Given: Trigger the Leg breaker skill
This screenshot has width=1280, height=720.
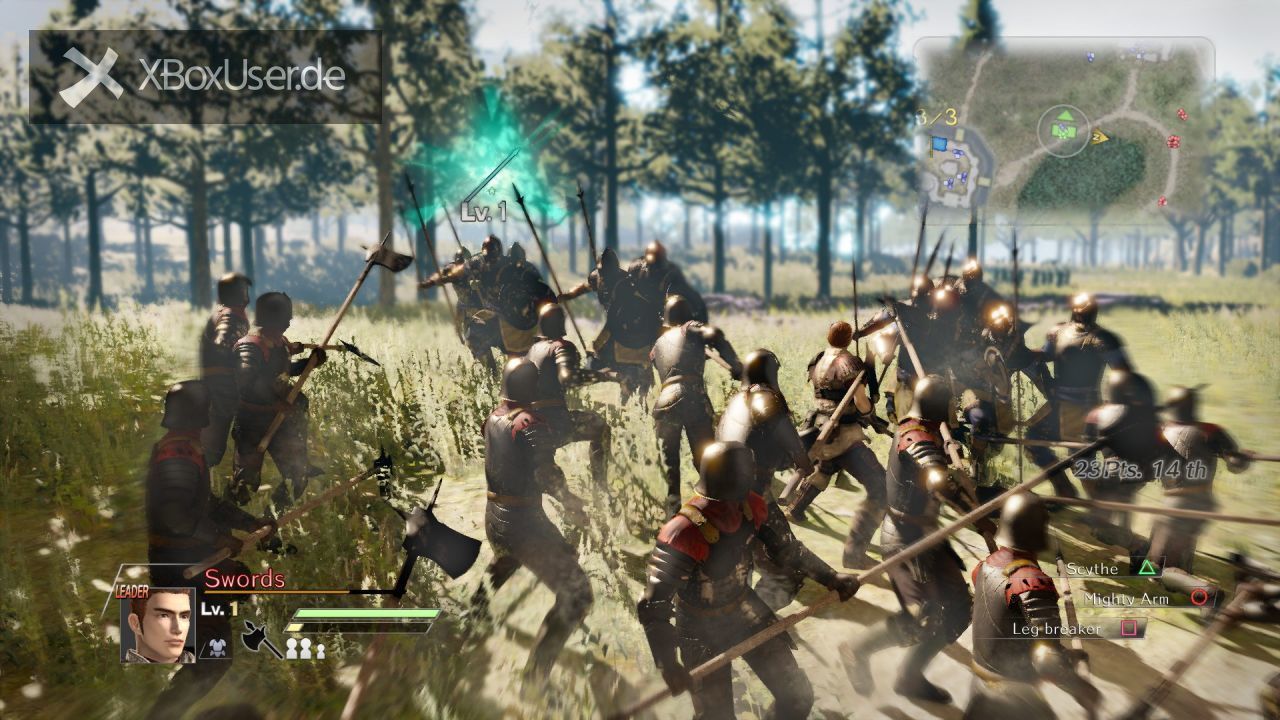Looking at the screenshot, I should coord(1130,628).
